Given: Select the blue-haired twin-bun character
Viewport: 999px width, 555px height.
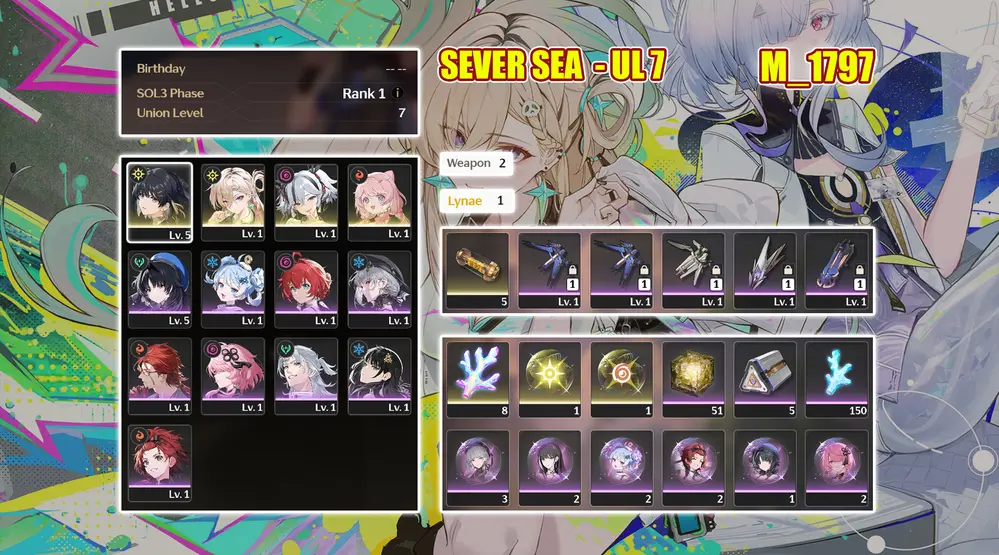Looking at the screenshot, I should pyautogui.click(x=233, y=288).
